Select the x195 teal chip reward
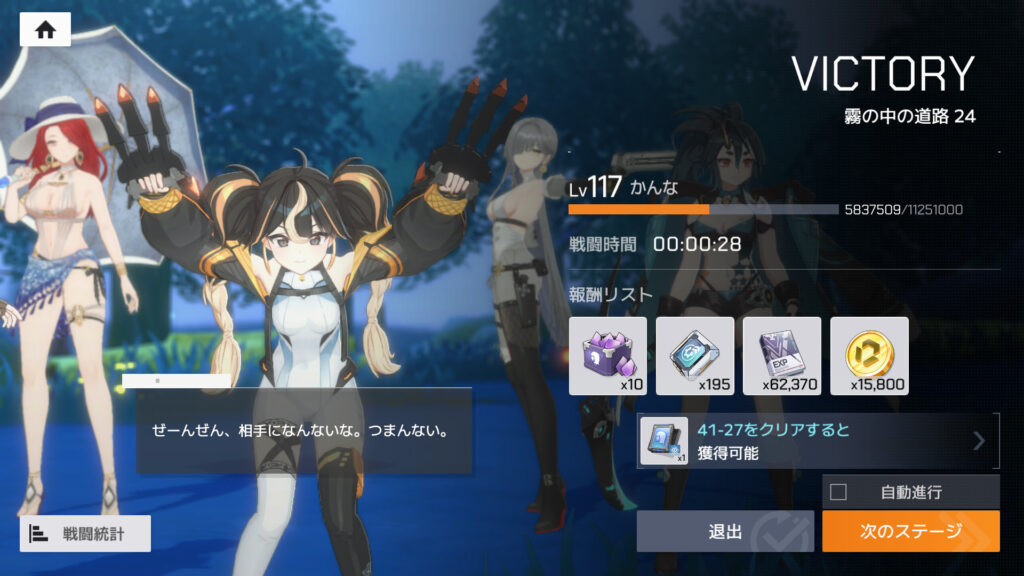Image resolution: width=1024 pixels, height=576 pixels. [695, 356]
